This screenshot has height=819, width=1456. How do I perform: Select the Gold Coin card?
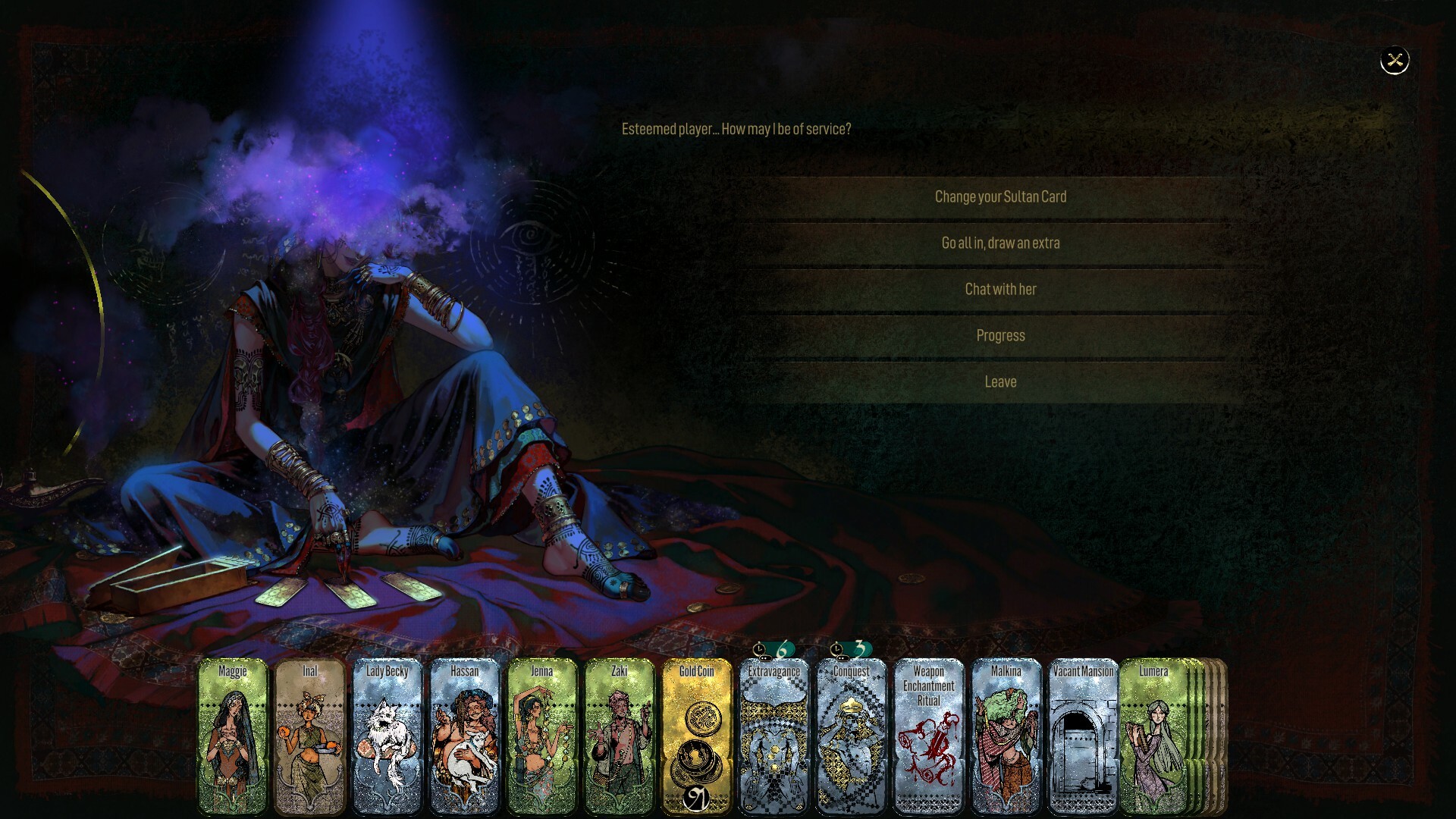(697, 736)
